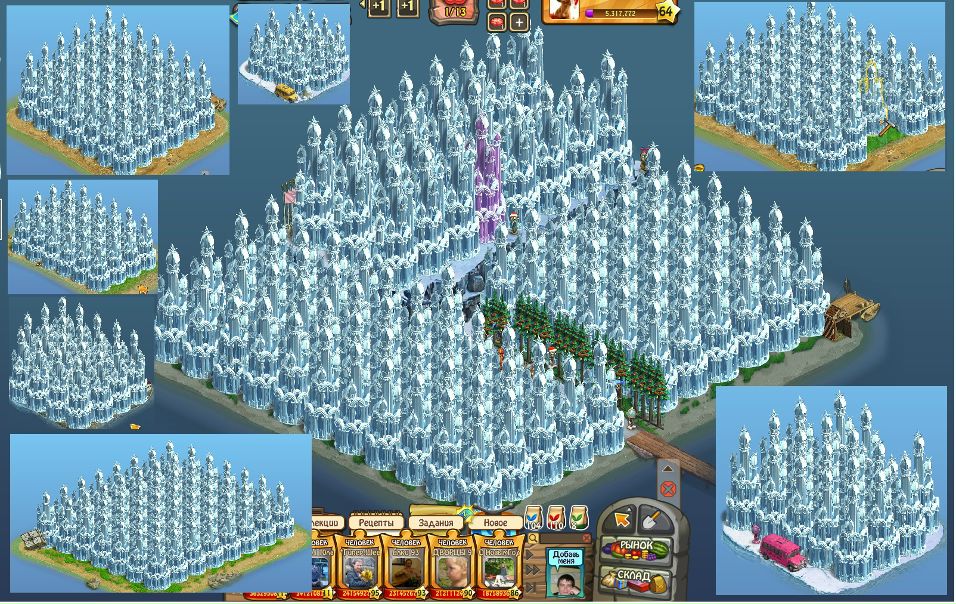The width and height of the screenshot is (956, 604).
Task: Select the blue seed bag
Action: pos(533,518)
